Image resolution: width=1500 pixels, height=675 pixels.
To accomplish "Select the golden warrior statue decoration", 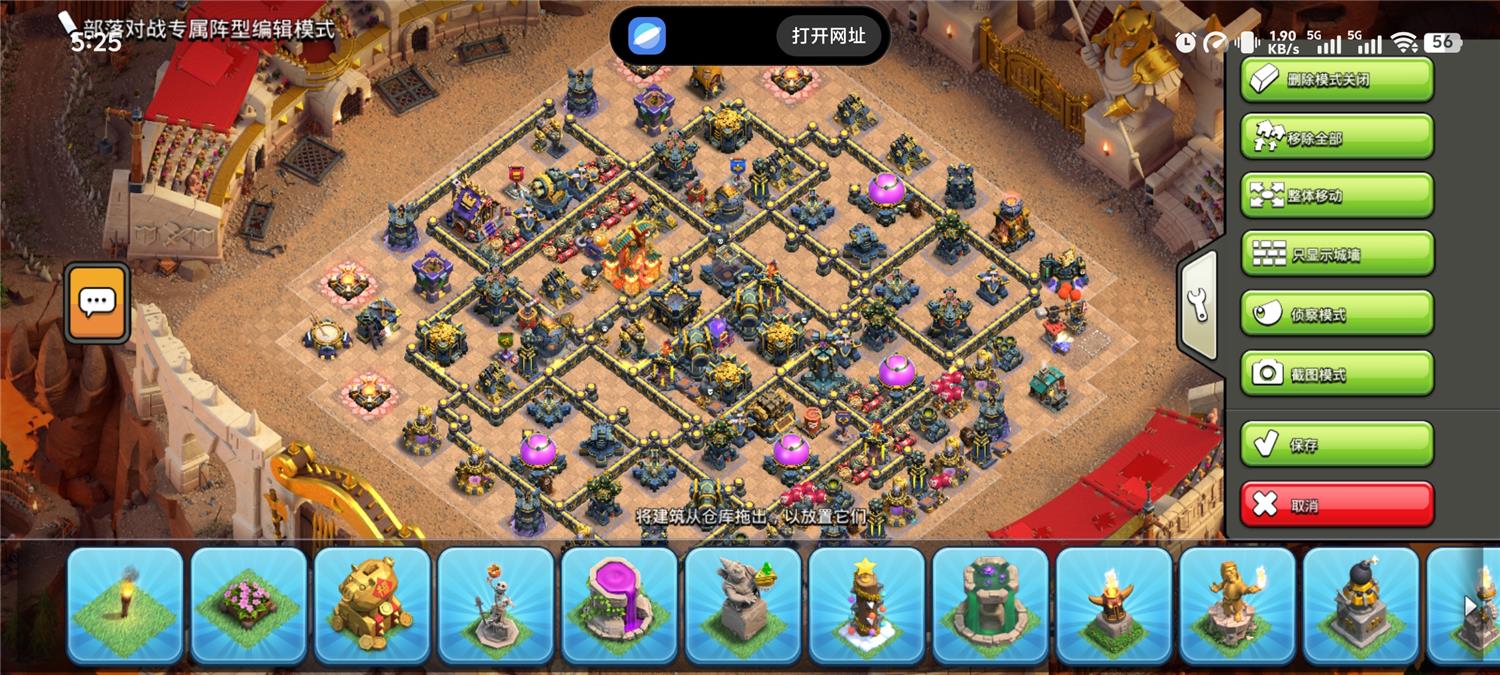I will [1237, 604].
